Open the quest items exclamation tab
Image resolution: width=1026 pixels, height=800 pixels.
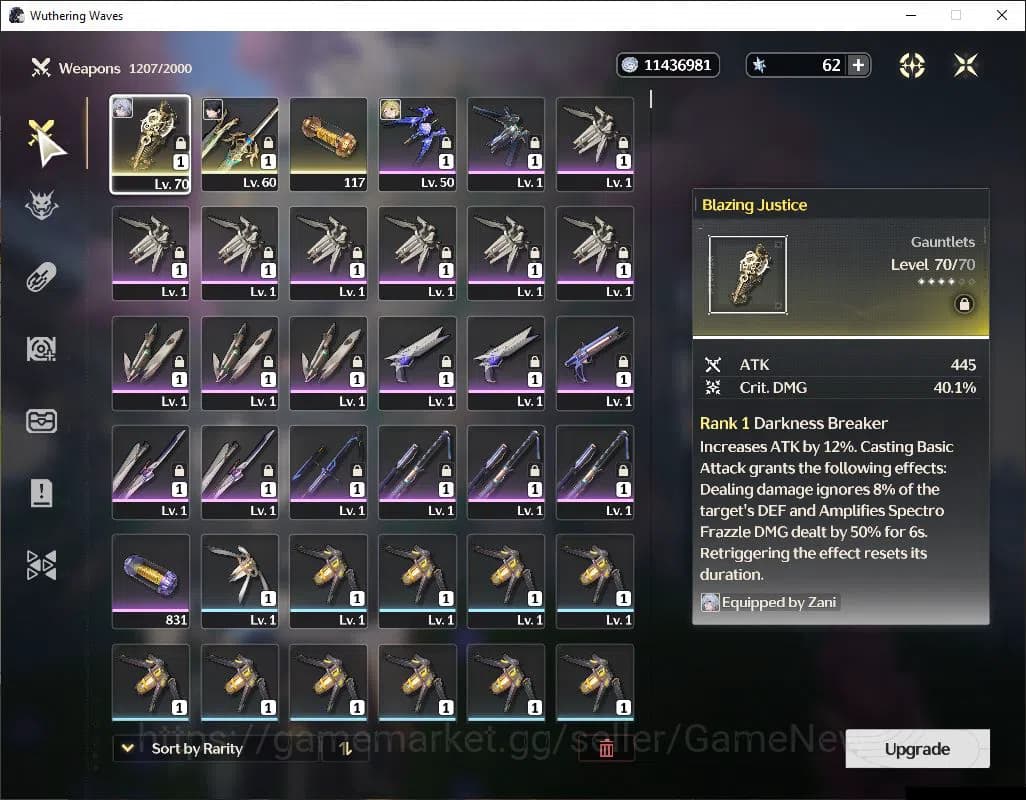[42, 492]
